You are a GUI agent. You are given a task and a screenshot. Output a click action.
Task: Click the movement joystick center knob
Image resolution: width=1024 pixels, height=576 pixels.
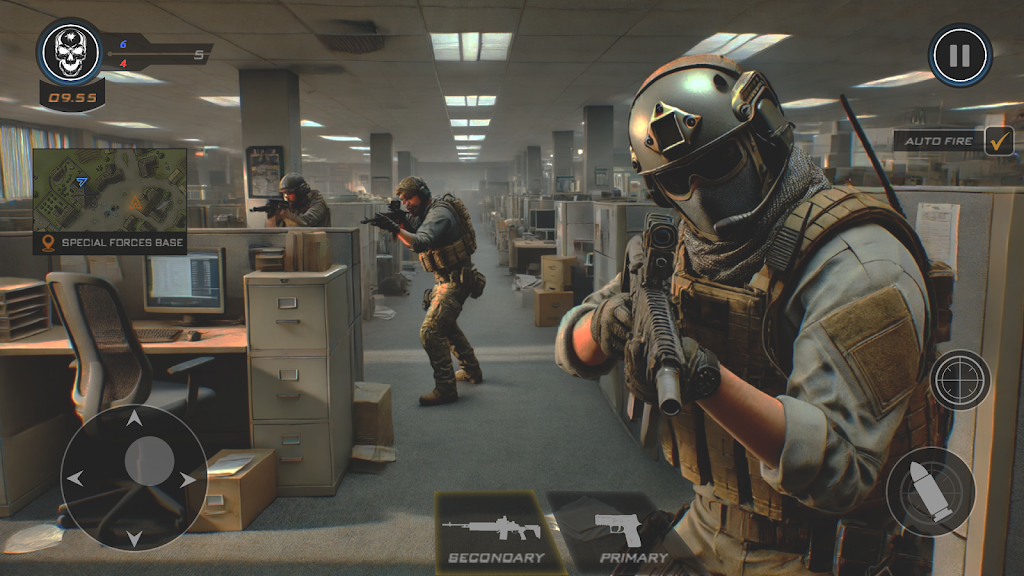click(149, 462)
